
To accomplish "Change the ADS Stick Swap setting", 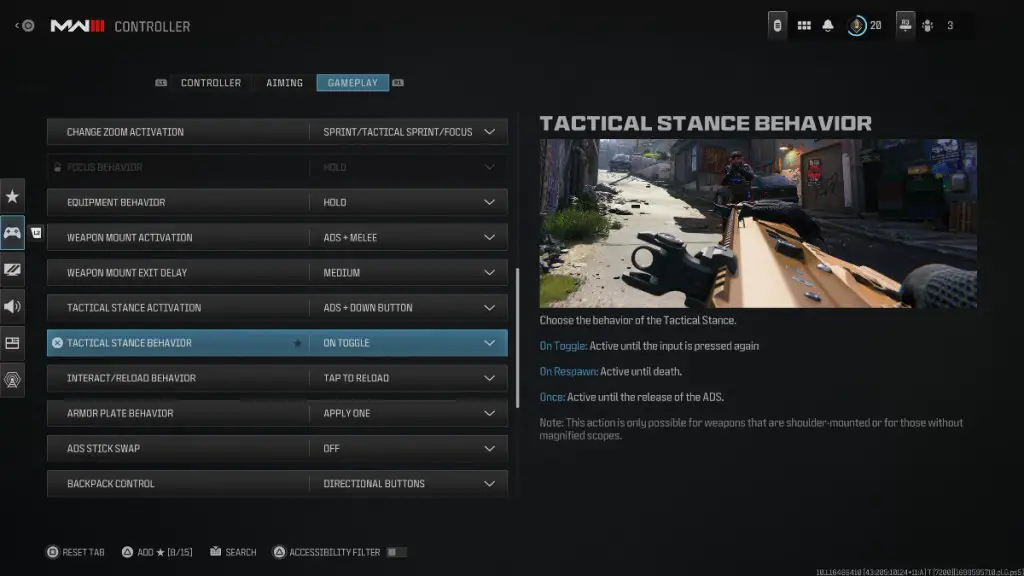I will [x=408, y=448].
